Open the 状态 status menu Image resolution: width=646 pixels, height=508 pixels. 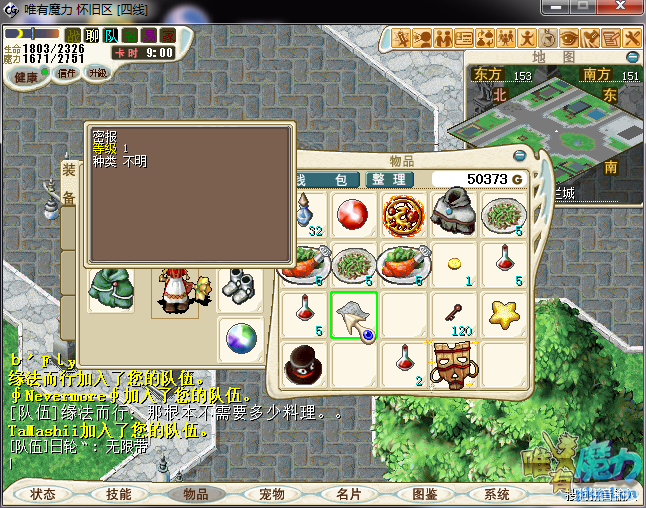tap(43, 494)
